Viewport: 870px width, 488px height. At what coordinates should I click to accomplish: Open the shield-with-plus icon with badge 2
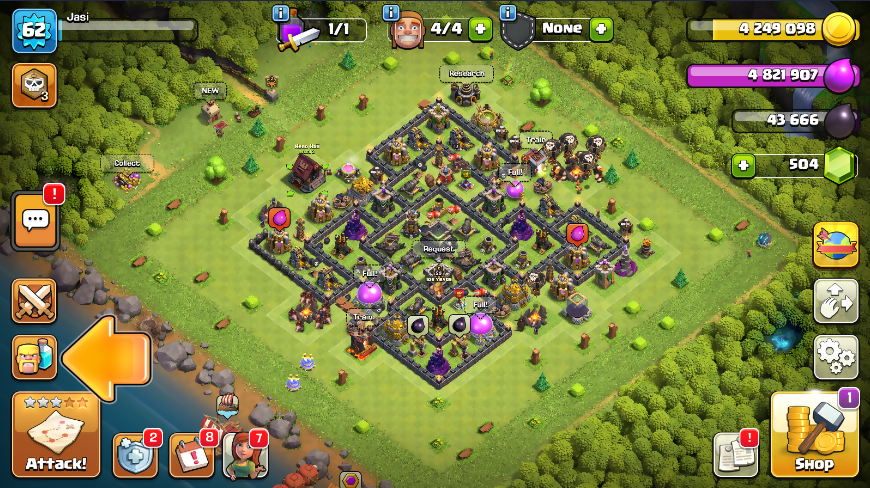click(135, 455)
